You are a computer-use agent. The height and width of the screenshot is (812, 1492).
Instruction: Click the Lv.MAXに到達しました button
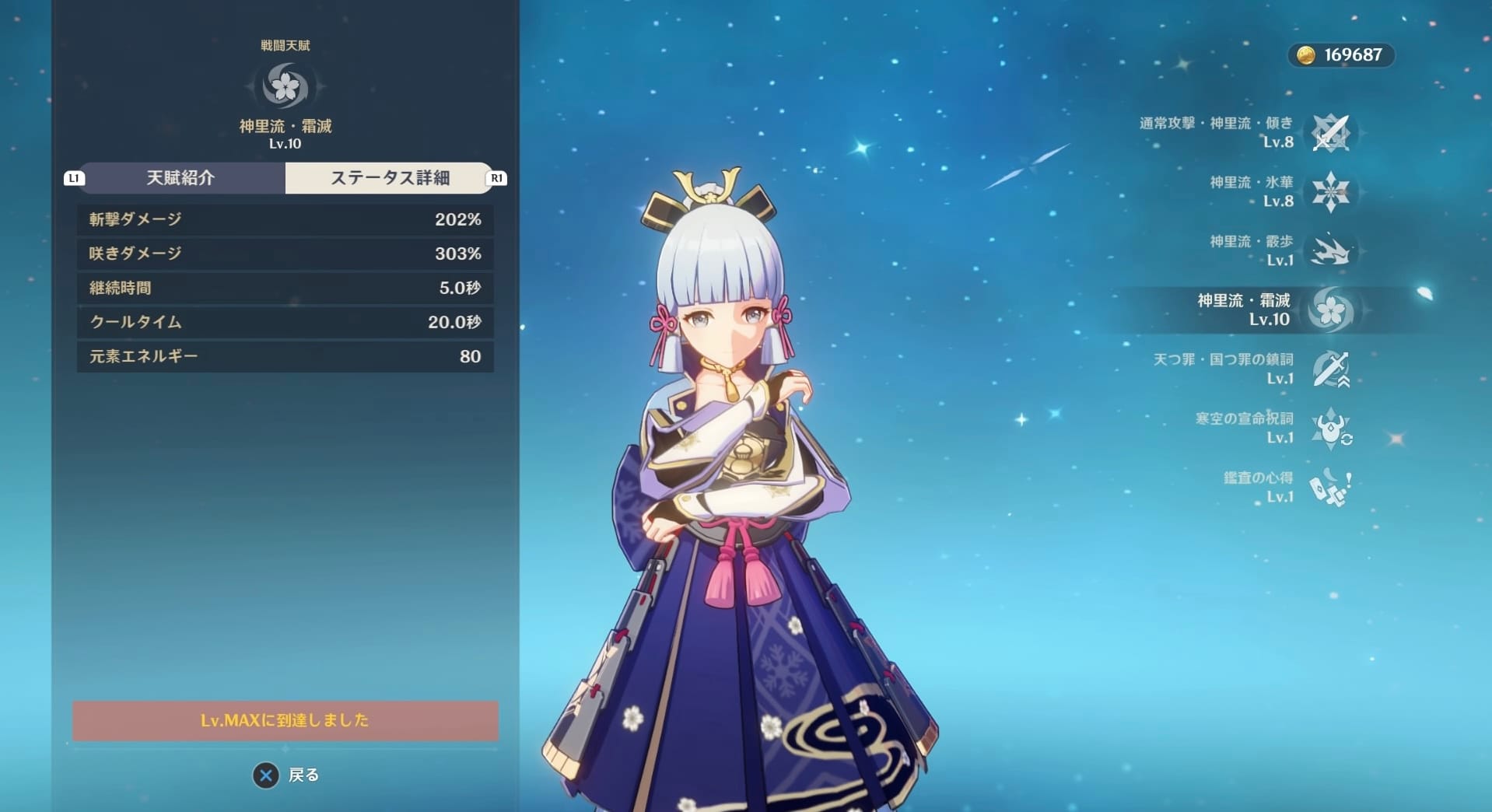tap(285, 721)
